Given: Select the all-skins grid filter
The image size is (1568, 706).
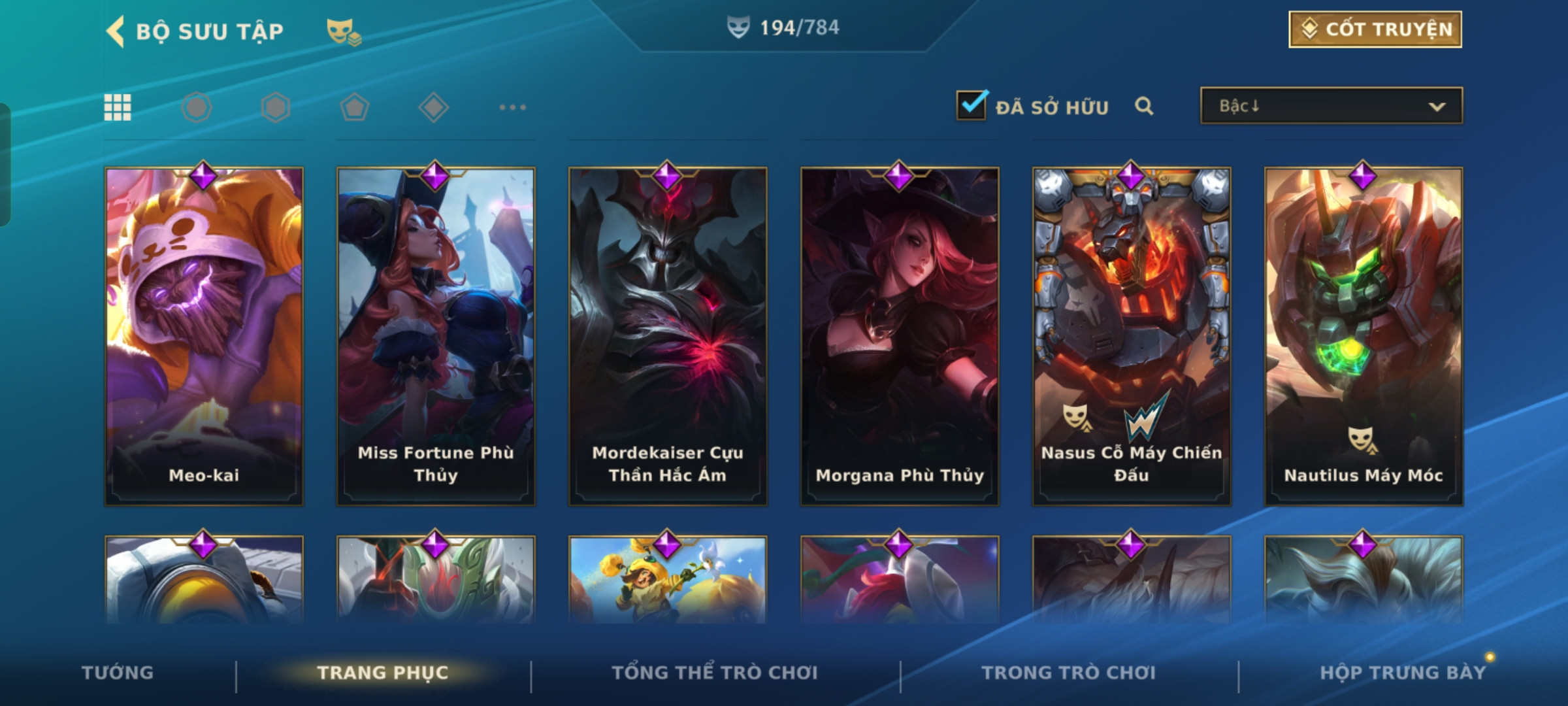Looking at the screenshot, I should click(118, 107).
